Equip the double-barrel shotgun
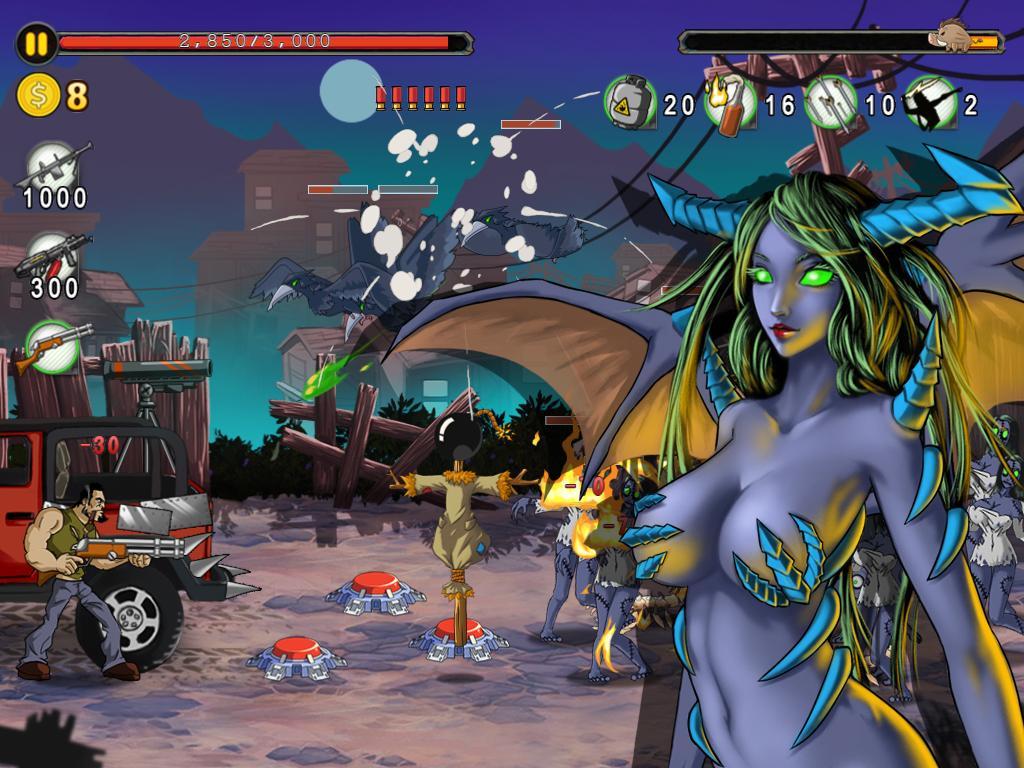This screenshot has width=1024, height=768. [52, 347]
